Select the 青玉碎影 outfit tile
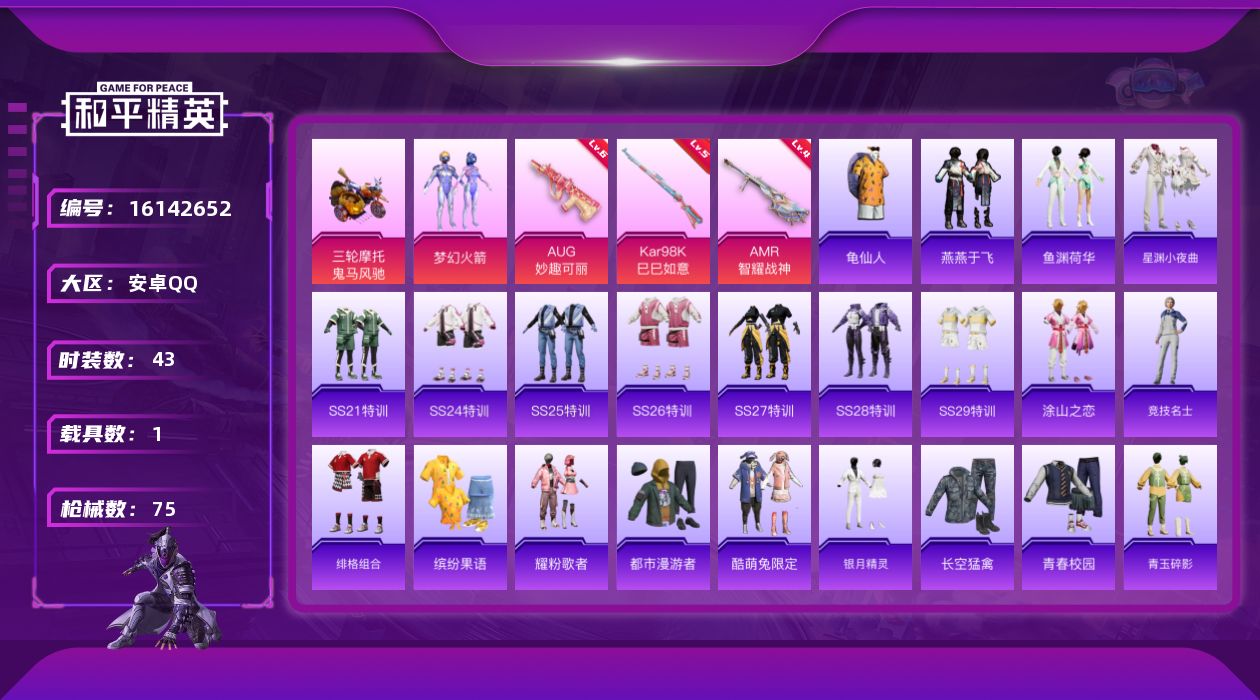1260x700 pixels. click(1170, 517)
